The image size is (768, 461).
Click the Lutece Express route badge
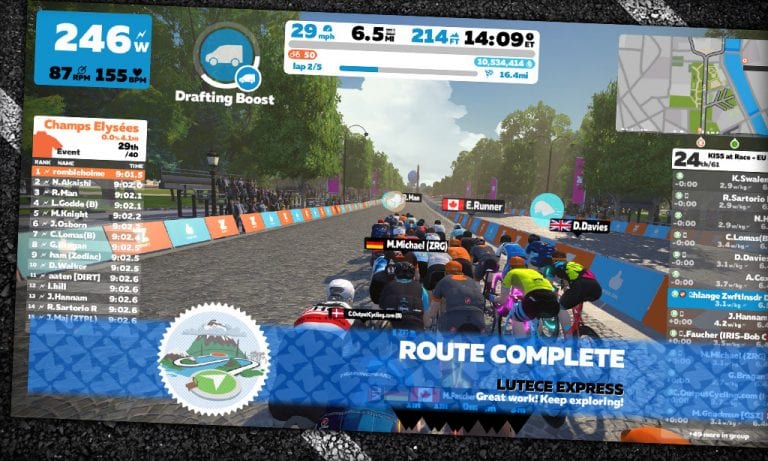tap(213, 358)
